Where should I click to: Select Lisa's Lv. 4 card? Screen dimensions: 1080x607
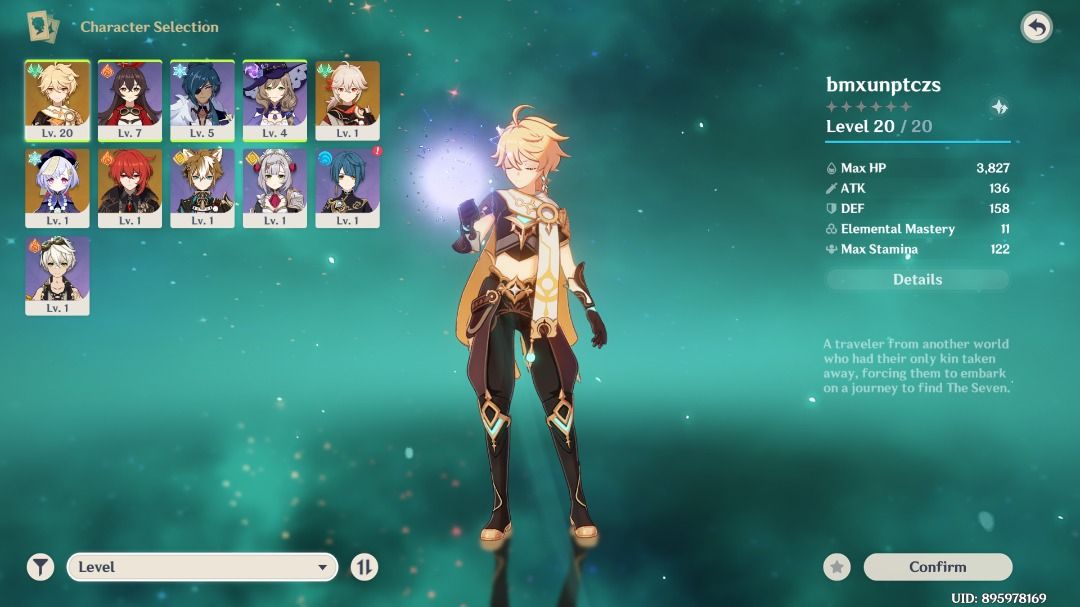pos(275,100)
